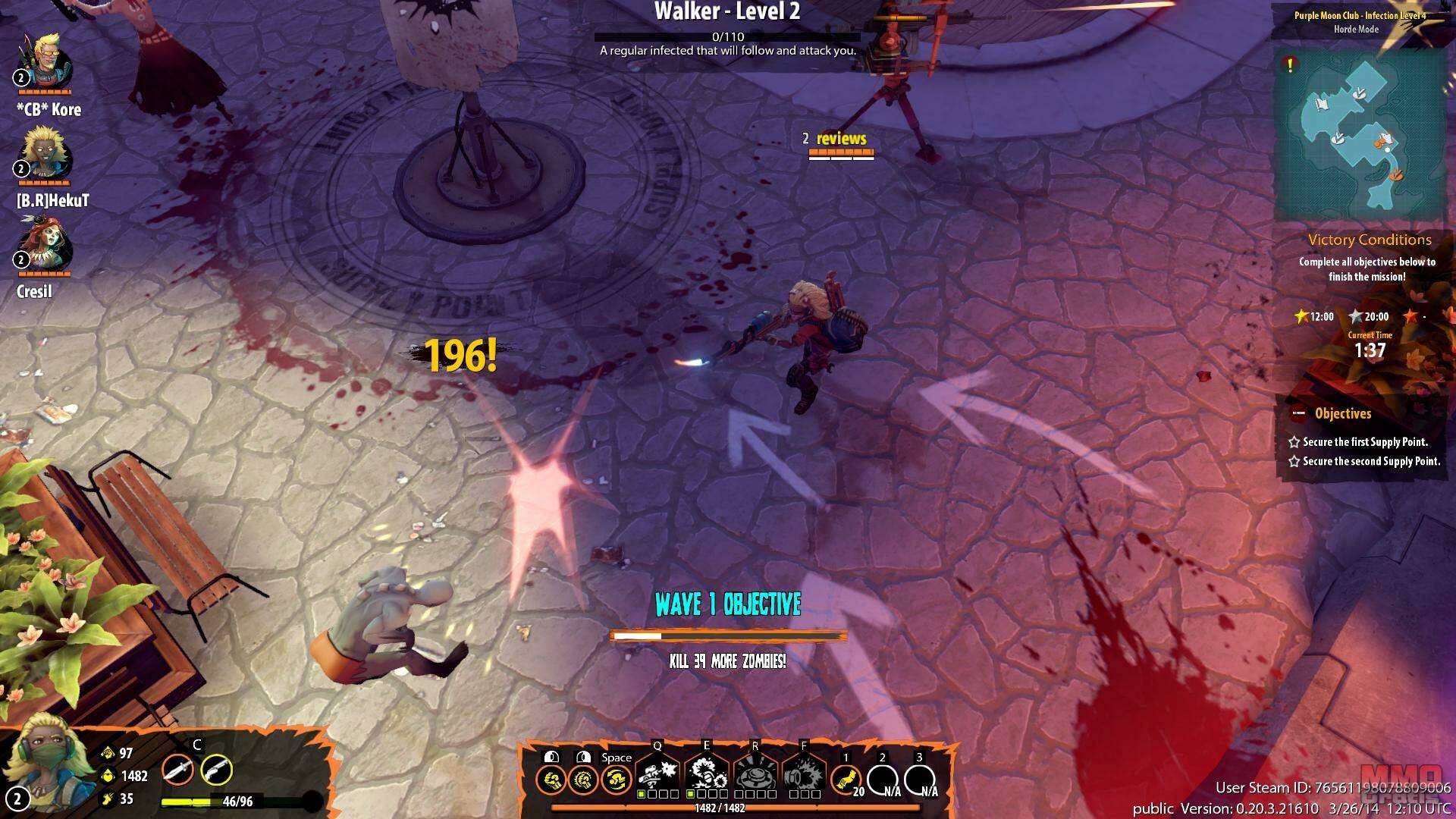
Task: Use the Space dodge roll skill
Action: coord(617,779)
